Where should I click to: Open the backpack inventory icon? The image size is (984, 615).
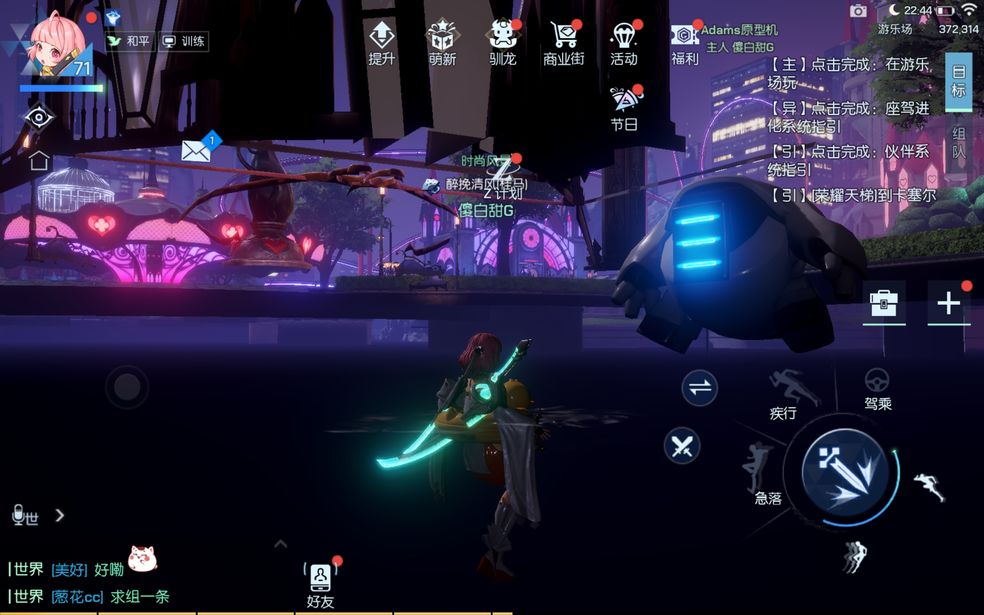coord(885,303)
